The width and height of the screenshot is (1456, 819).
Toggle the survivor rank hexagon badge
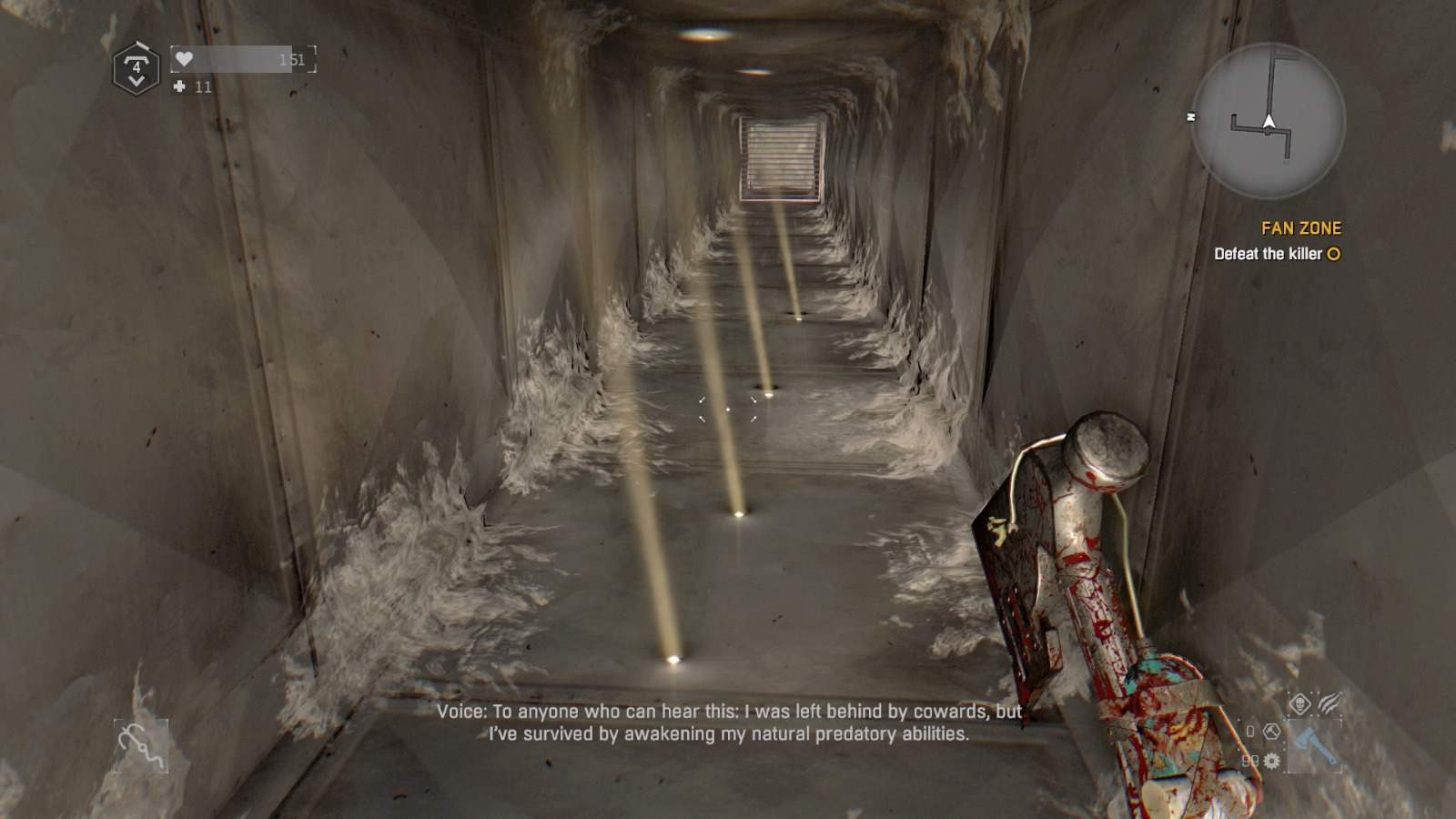point(136,66)
